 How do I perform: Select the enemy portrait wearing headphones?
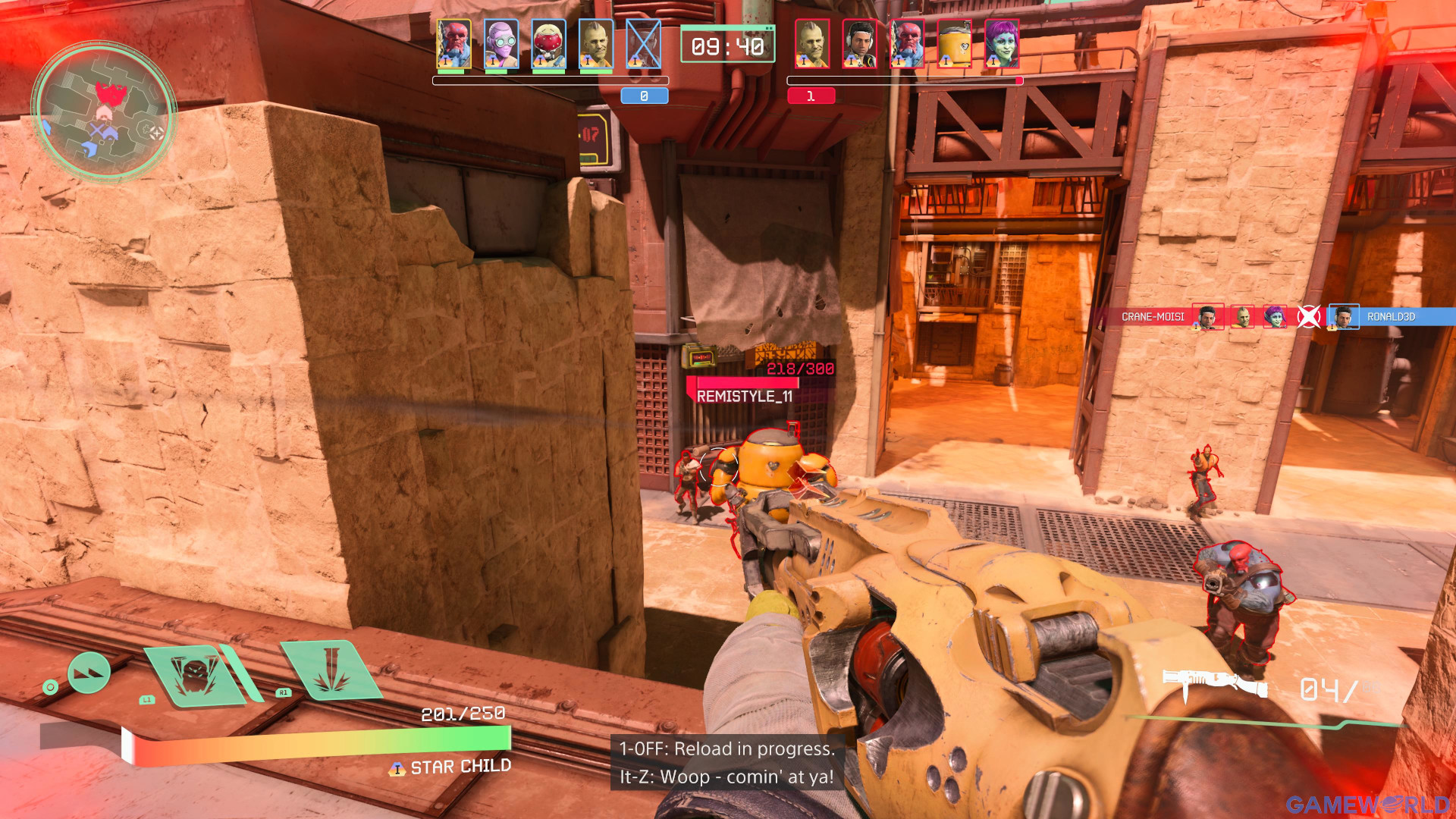pyautogui.click(x=859, y=44)
